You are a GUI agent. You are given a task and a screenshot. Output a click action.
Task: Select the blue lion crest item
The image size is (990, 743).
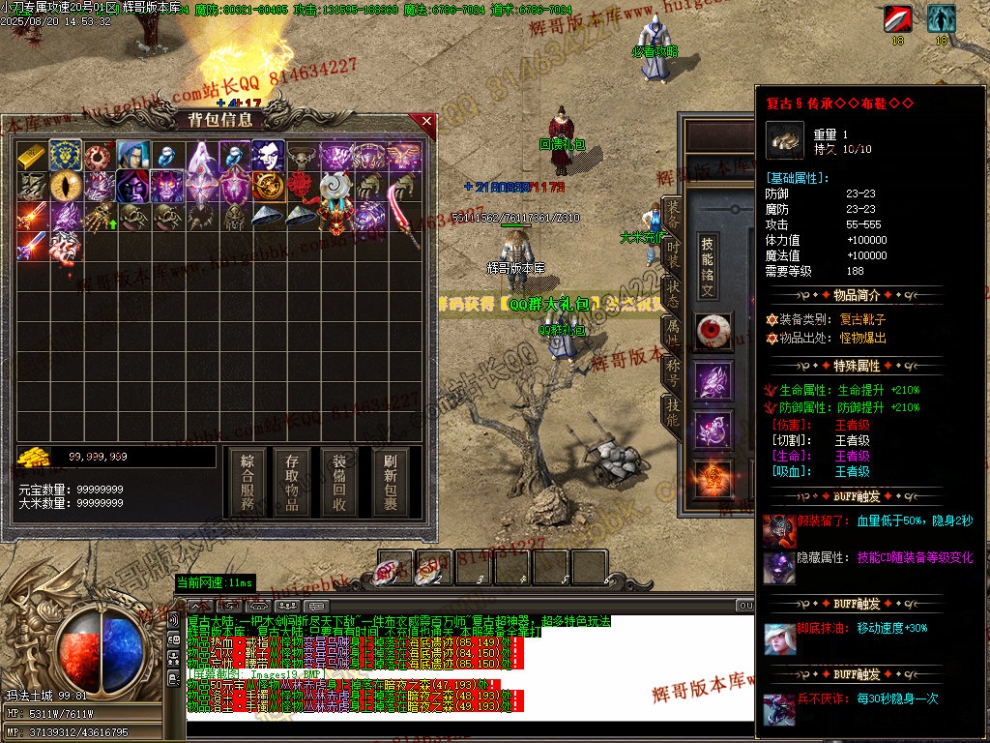coord(66,156)
